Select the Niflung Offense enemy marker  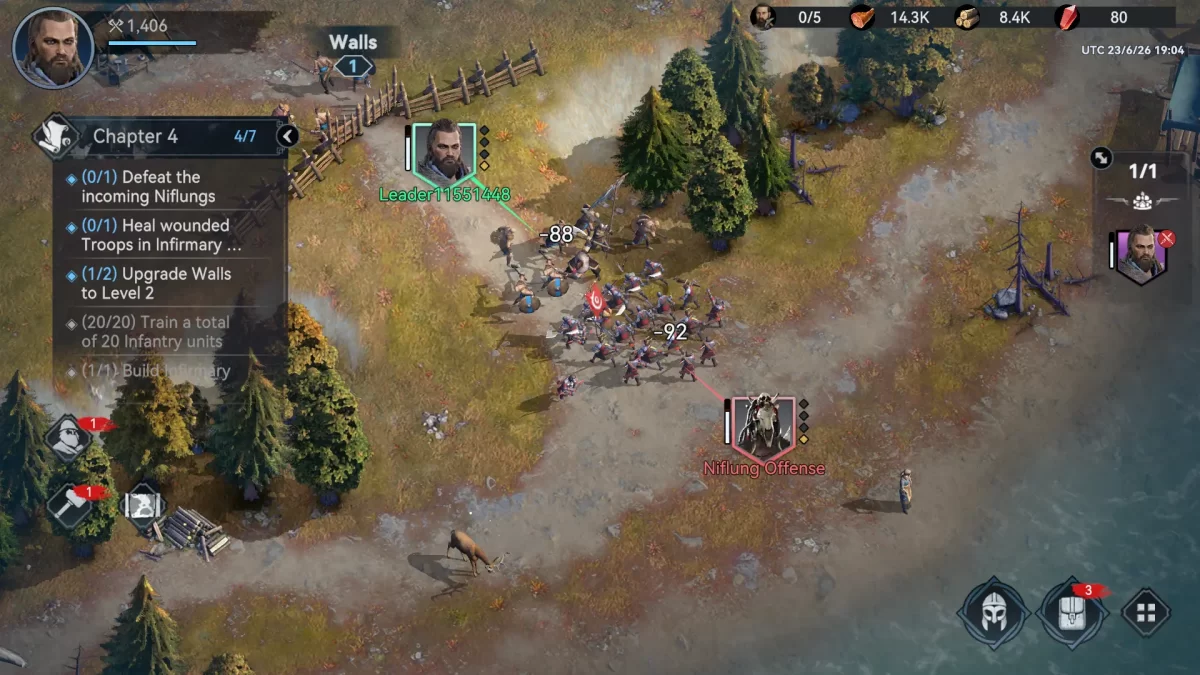pos(764,426)
